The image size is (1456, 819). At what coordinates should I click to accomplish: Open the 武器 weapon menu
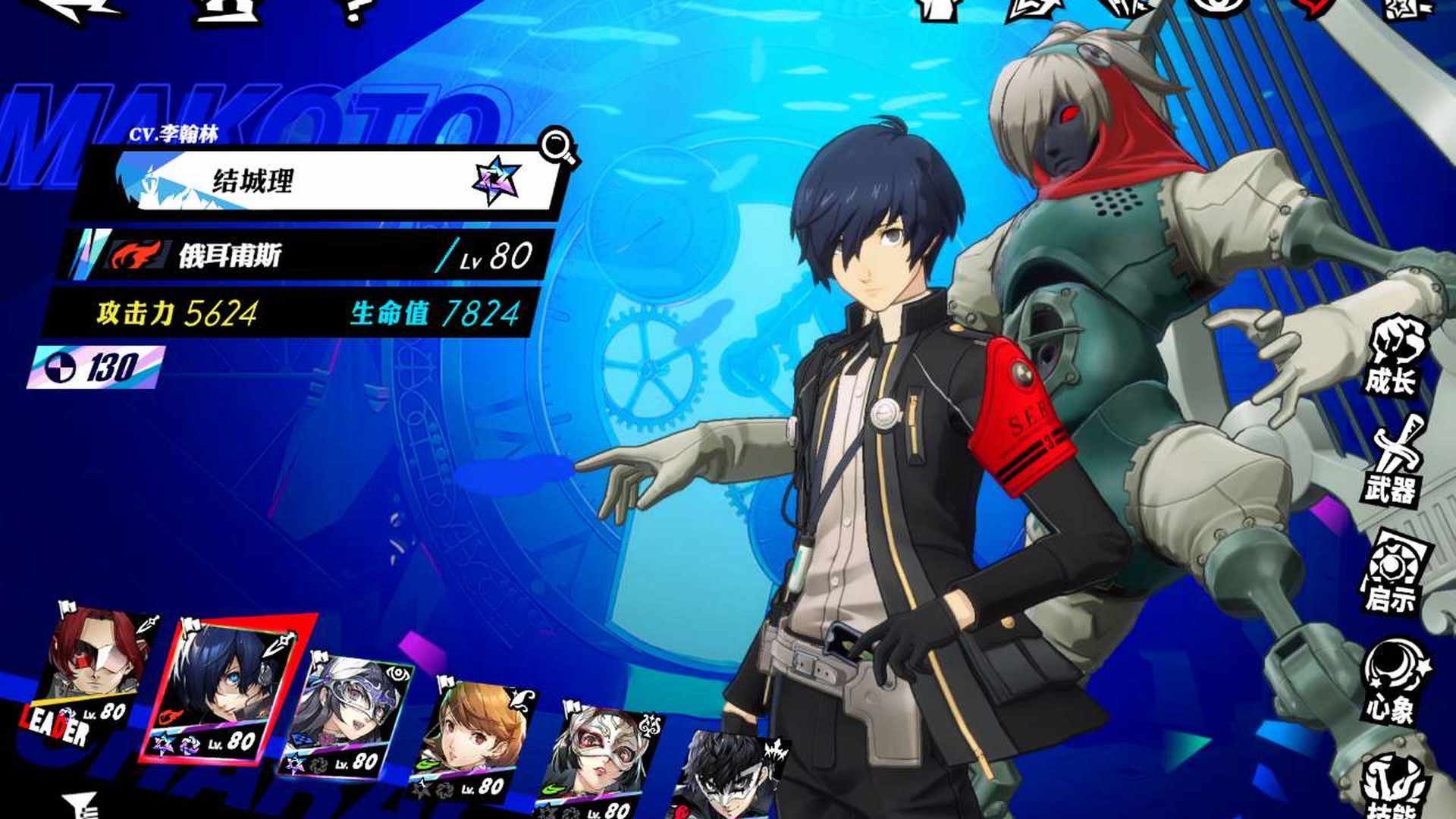1394,463
